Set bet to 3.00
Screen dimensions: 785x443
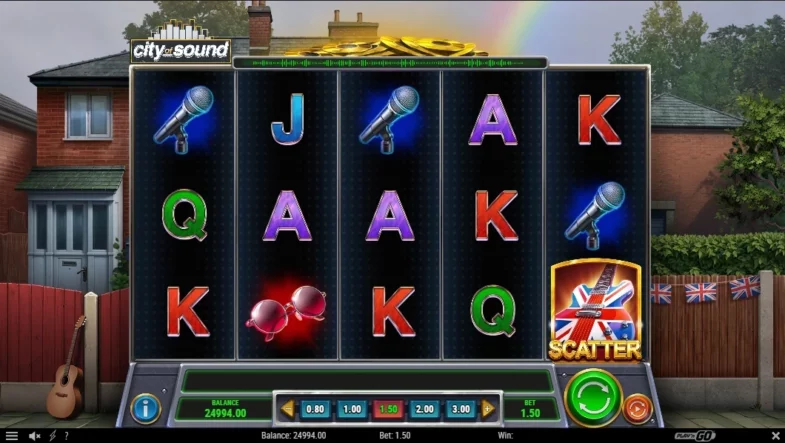point(461,409)
